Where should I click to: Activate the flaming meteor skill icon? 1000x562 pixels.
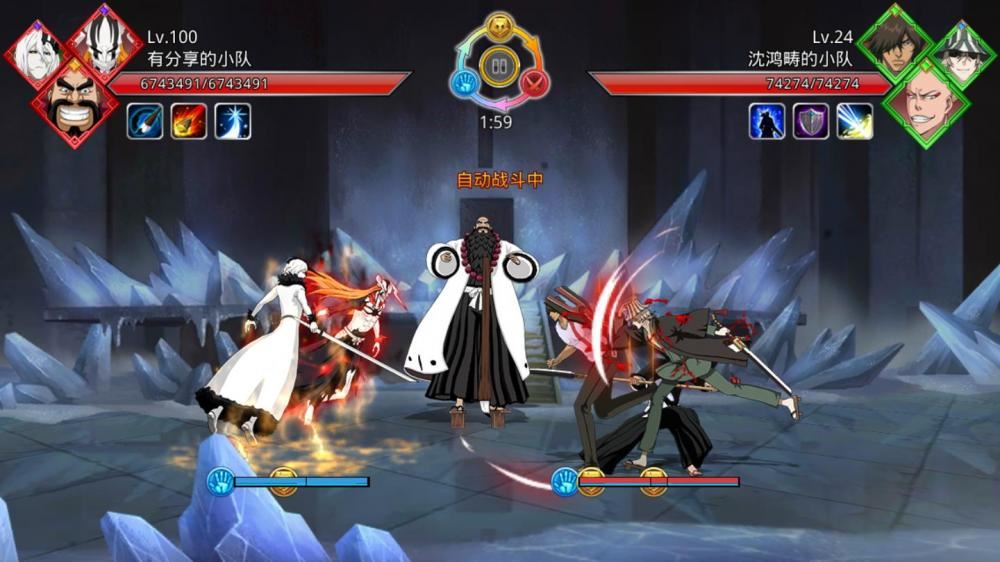click(x=188, y=121)
